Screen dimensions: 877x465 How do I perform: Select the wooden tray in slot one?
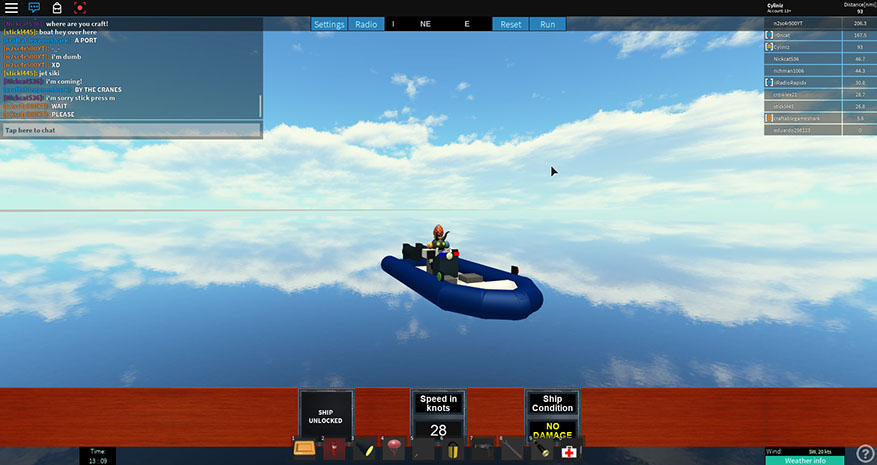pos(305,449)
